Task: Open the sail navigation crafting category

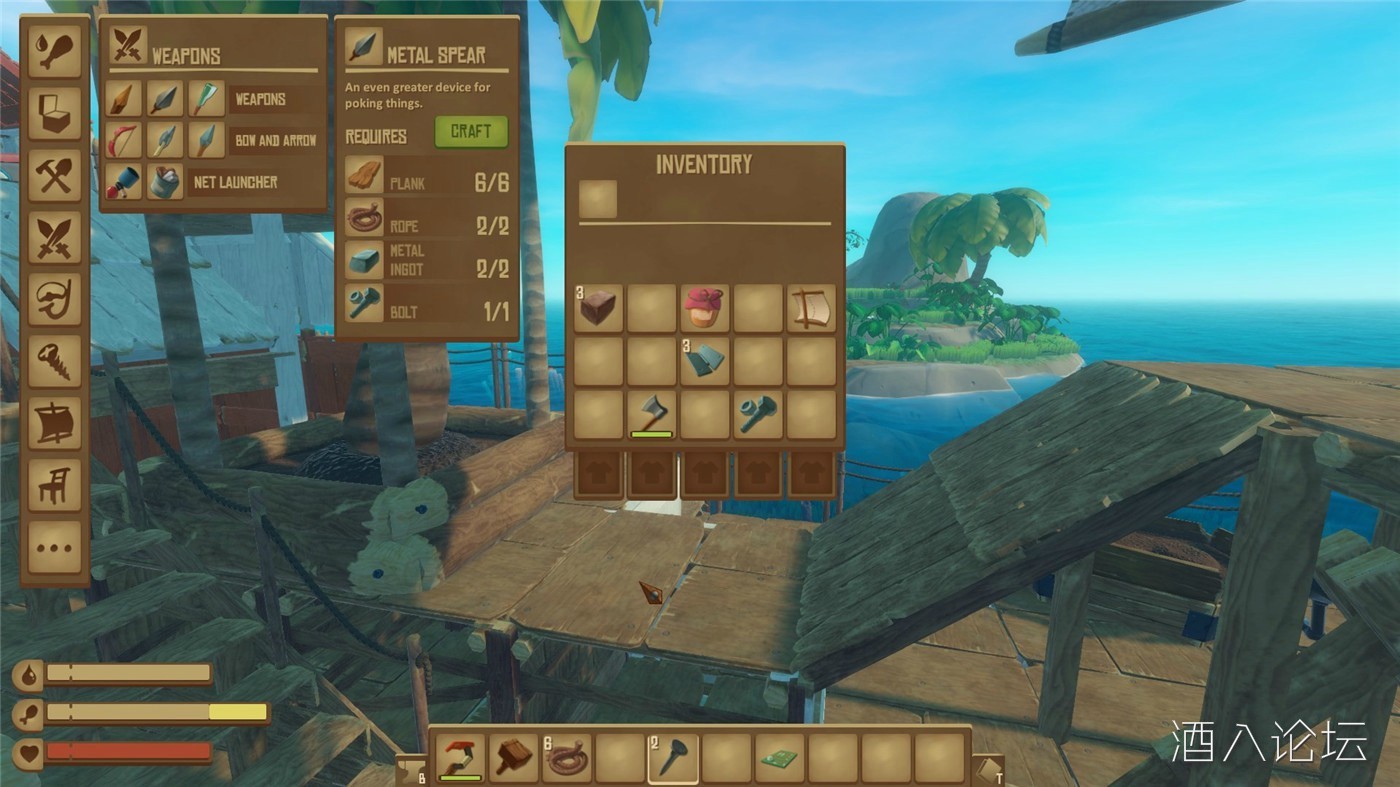Action: point(54,423)
